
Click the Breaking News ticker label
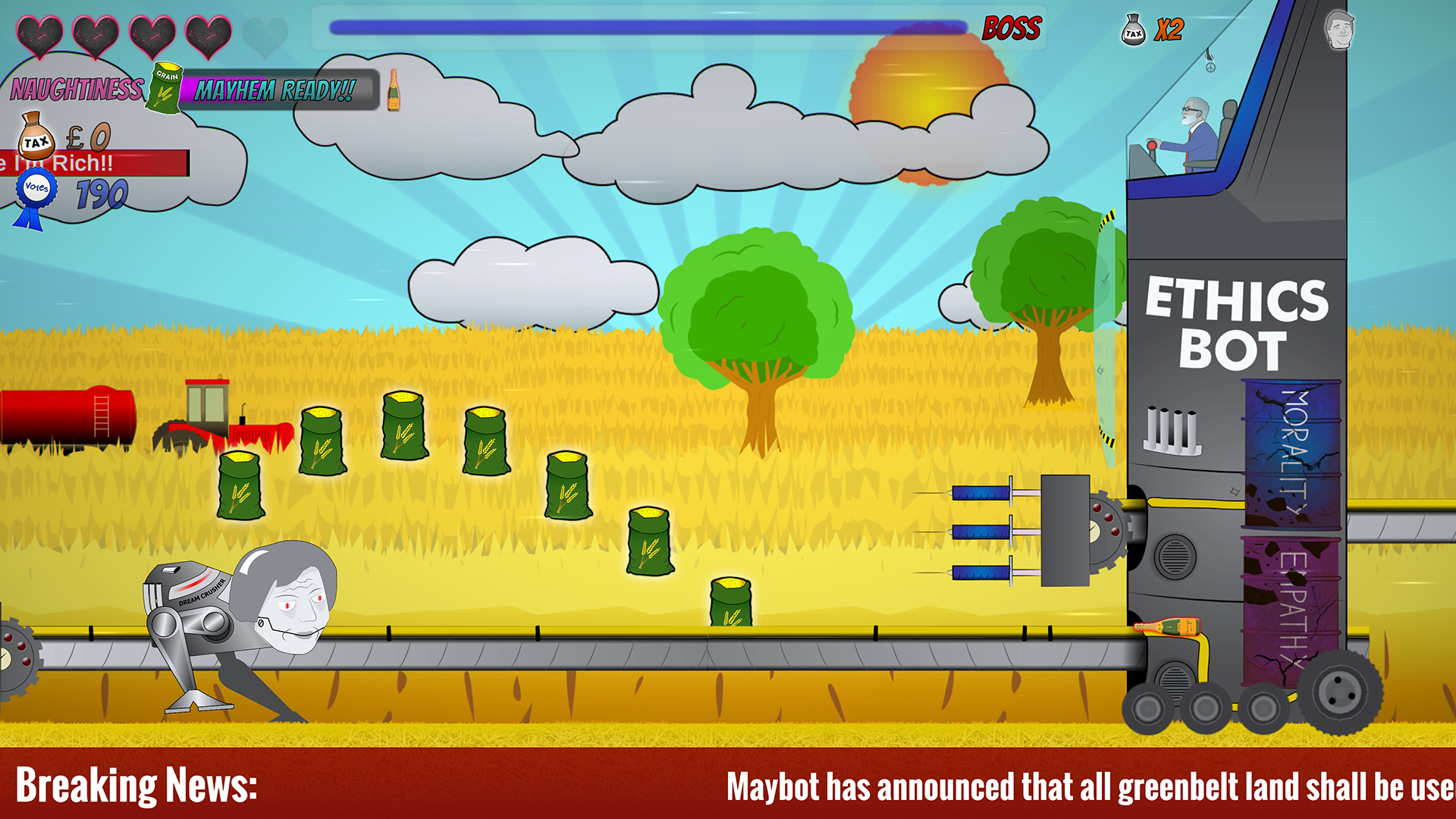[136, 786]
